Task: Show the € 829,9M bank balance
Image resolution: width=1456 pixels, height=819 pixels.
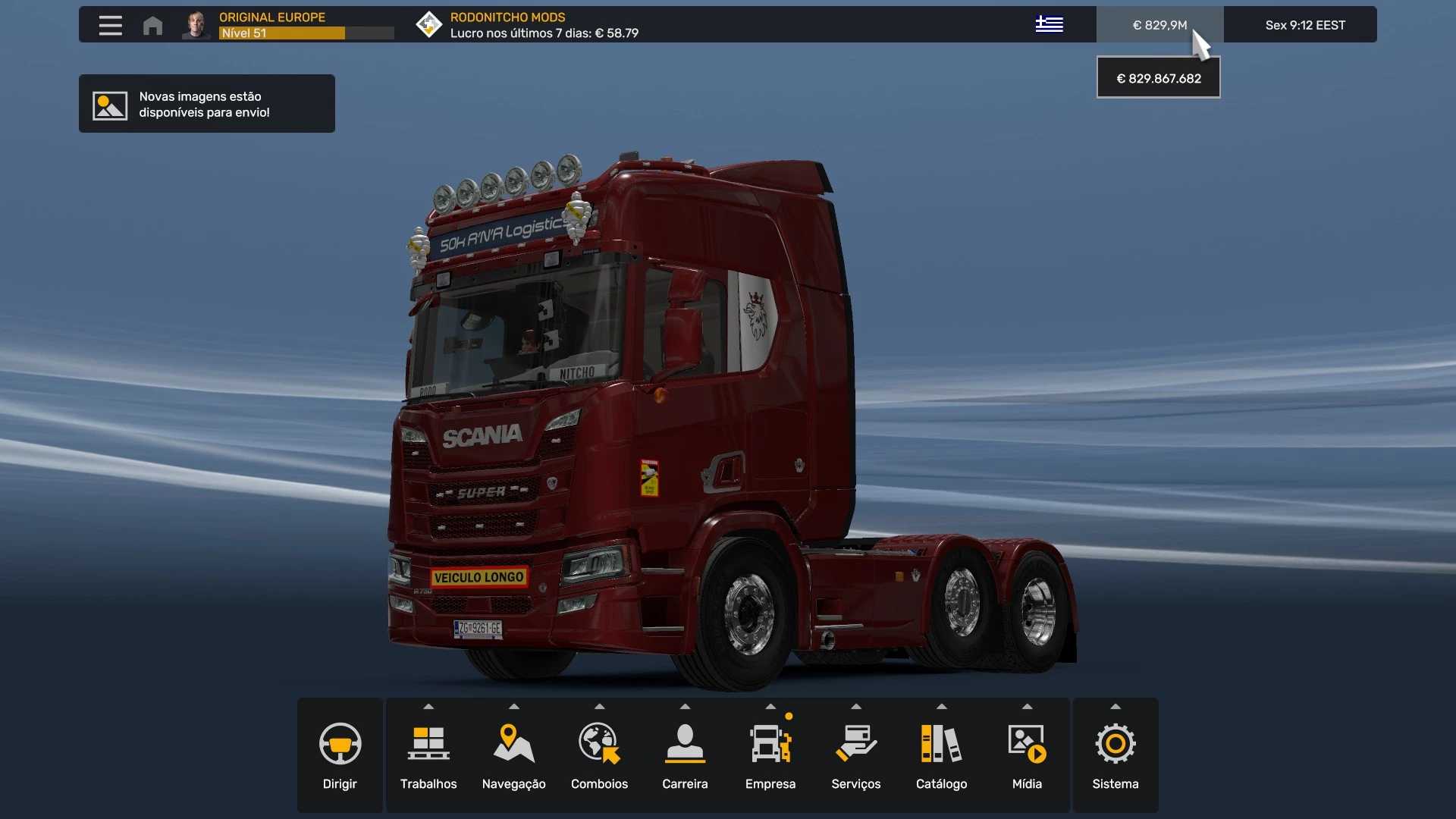Action: (1159, 25)
